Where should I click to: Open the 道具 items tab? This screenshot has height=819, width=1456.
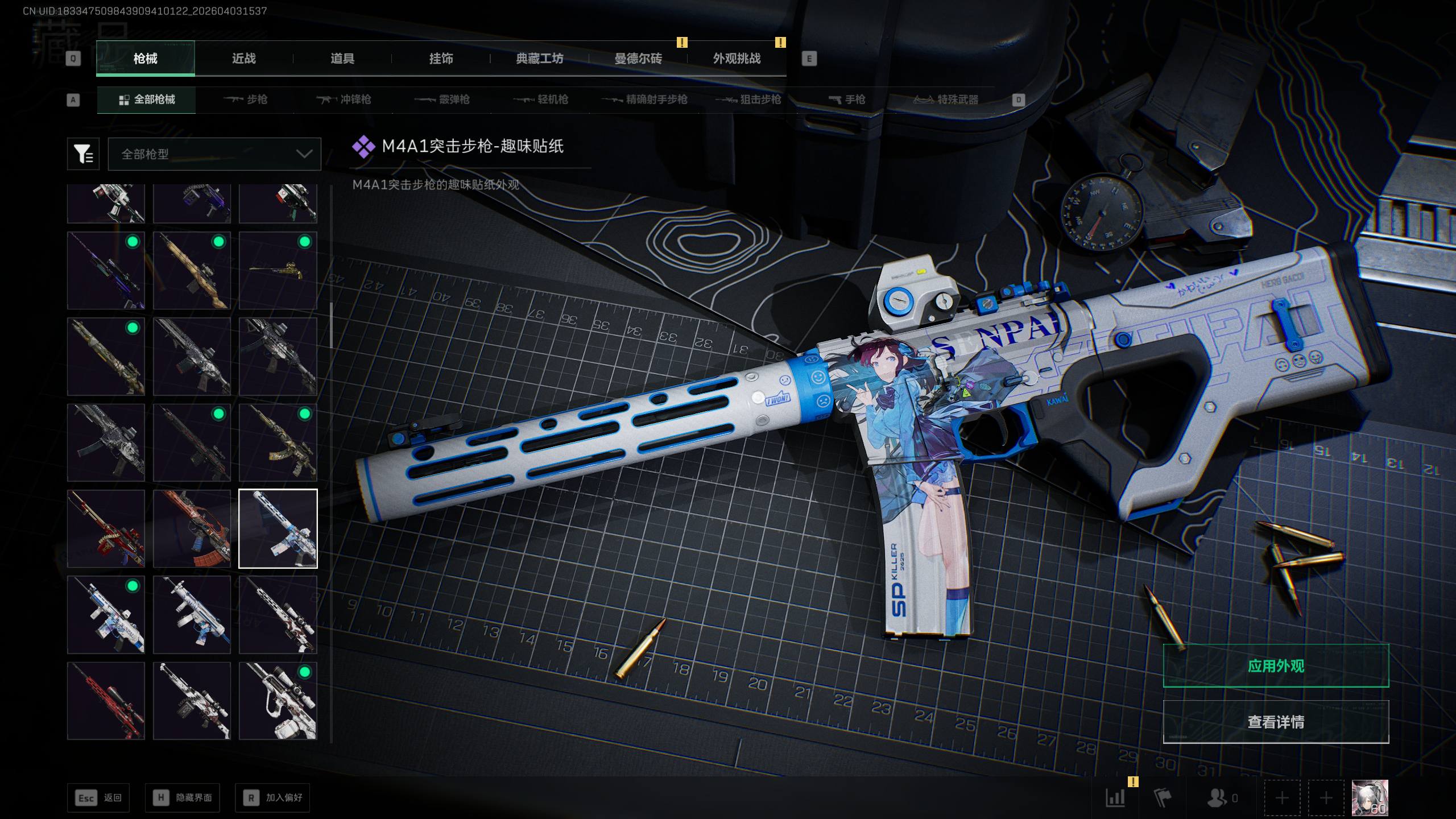[x=342, y=59]
